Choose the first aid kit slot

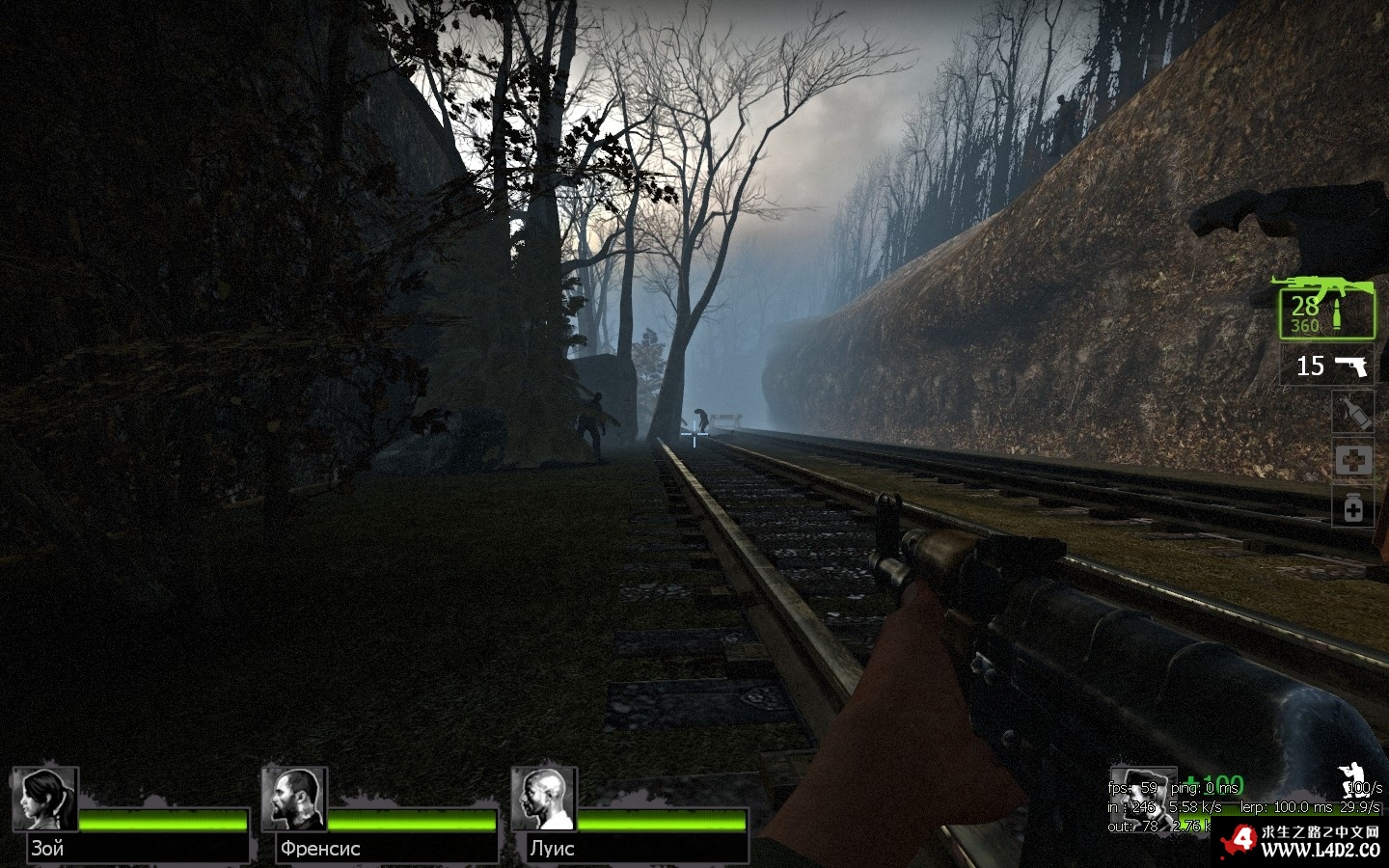point(1352,460)
